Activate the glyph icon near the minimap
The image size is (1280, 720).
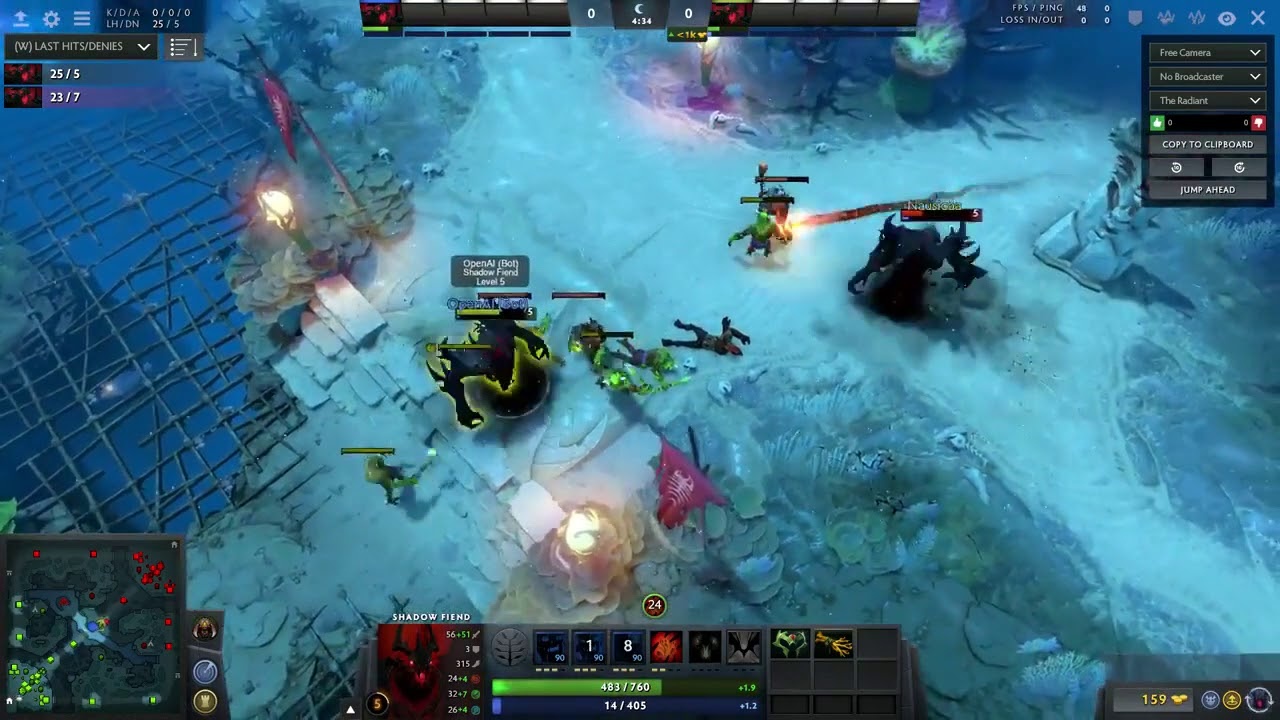(x=207, y=700)
